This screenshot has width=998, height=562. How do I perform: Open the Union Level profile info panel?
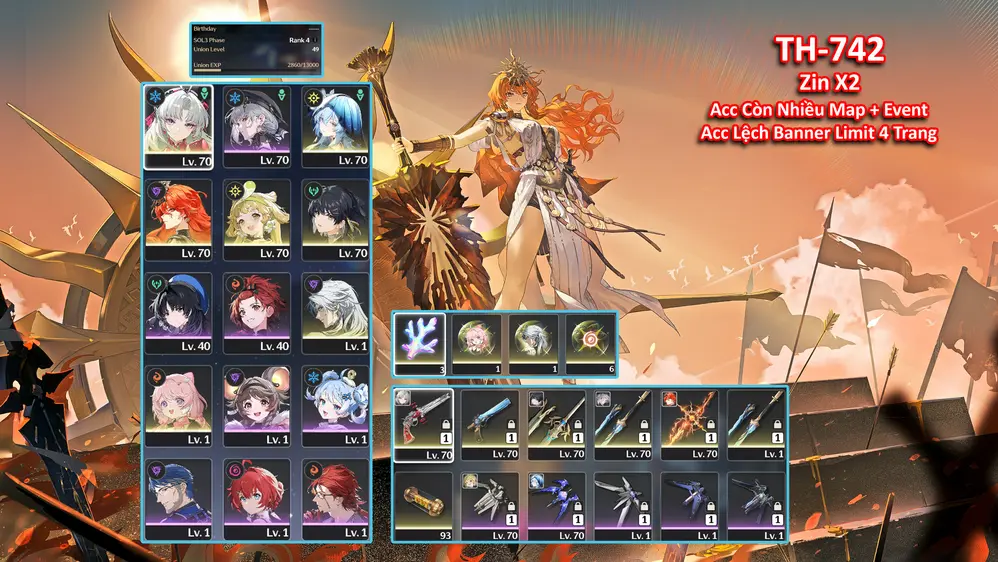click(256, 49)
